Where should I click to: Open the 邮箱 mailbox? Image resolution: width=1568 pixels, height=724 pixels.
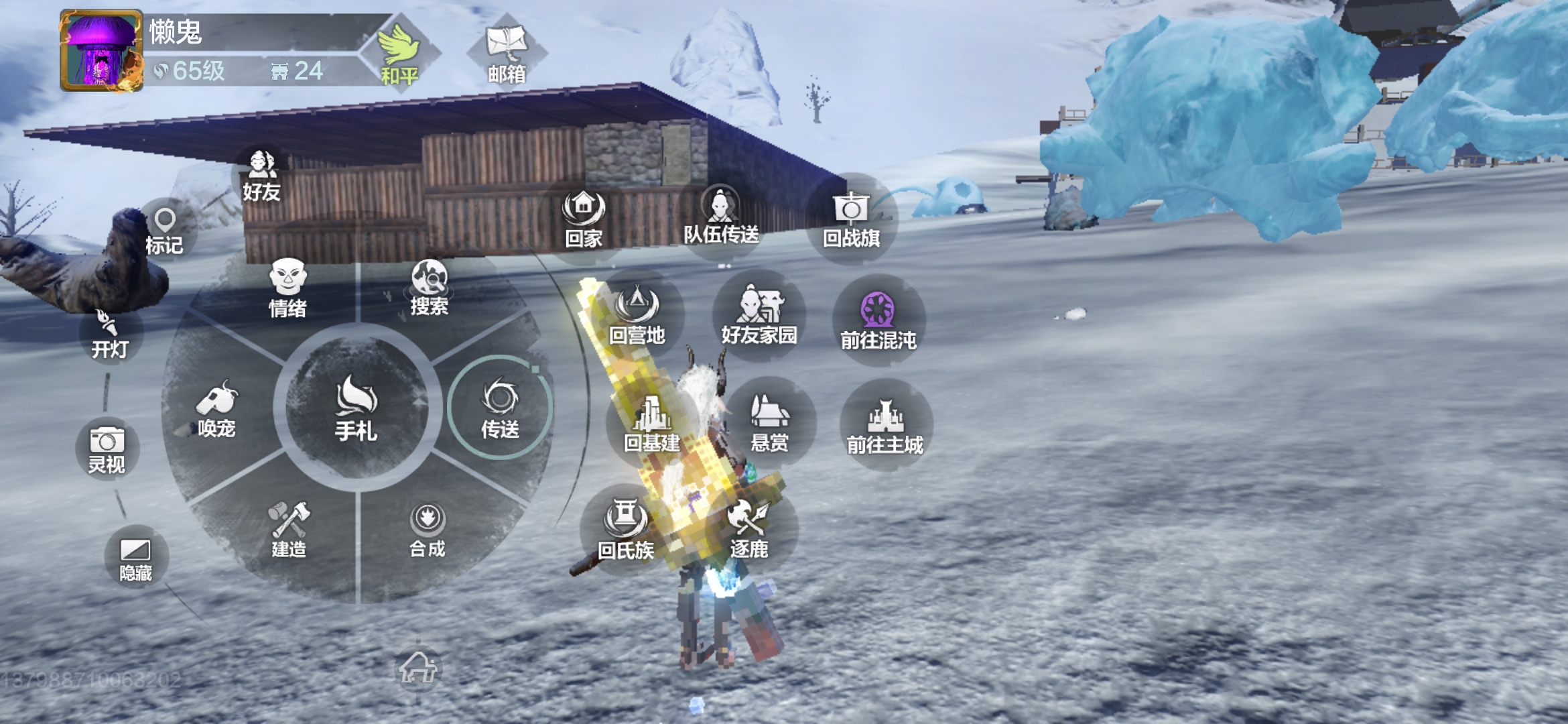pyautogui.click(x=507, y=54)
